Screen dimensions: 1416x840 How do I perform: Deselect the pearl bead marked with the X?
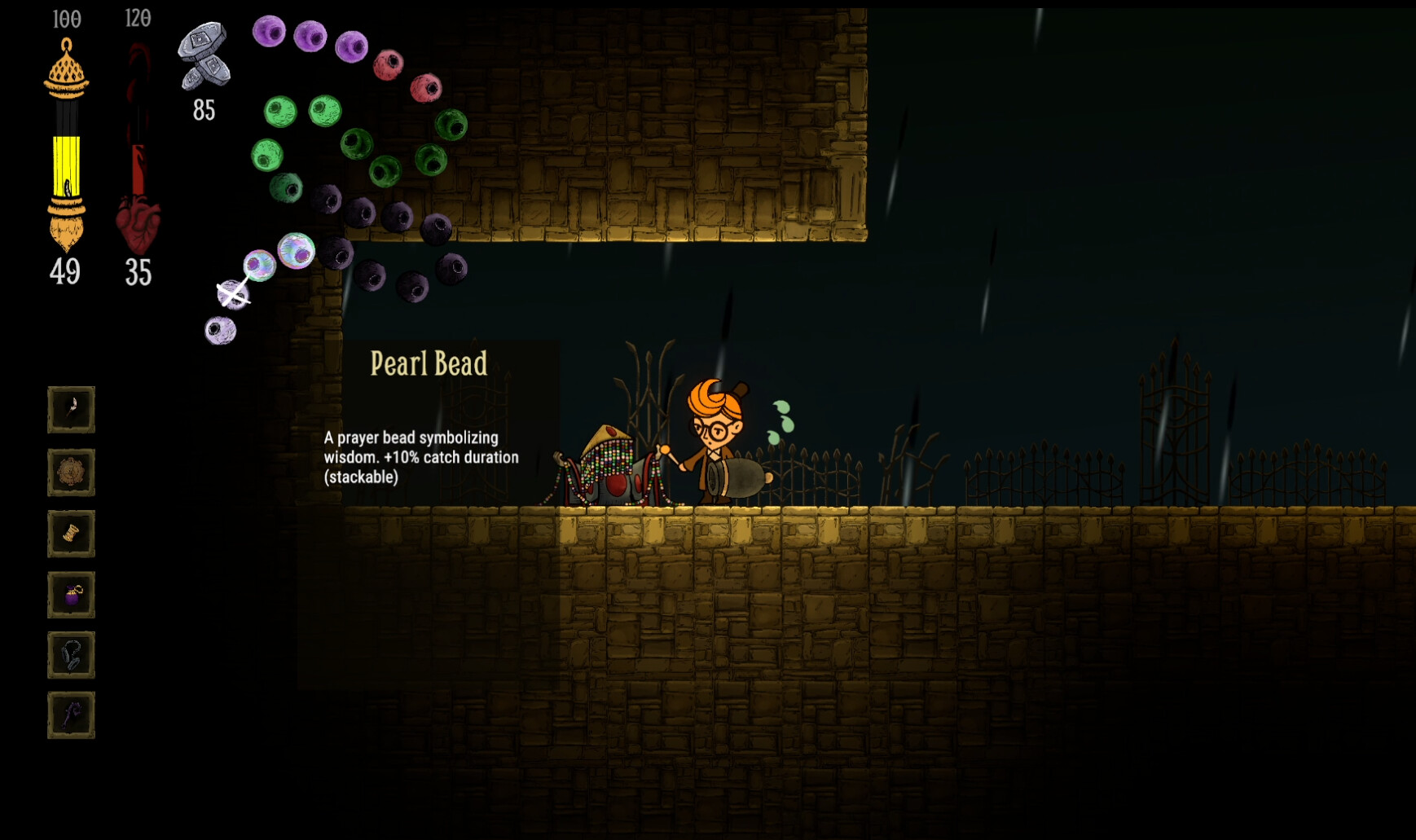235,295
